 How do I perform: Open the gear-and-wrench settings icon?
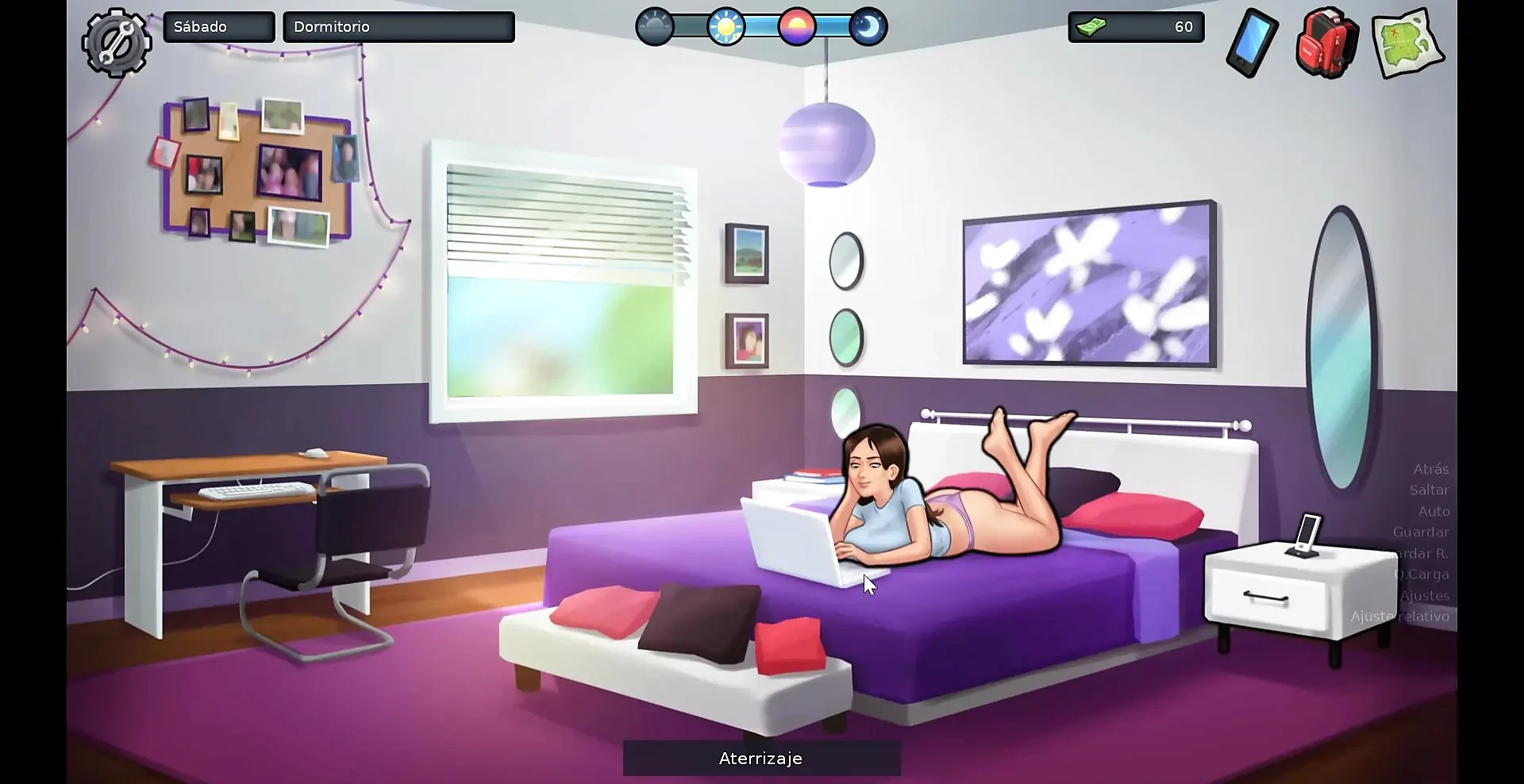pos(117,42)
